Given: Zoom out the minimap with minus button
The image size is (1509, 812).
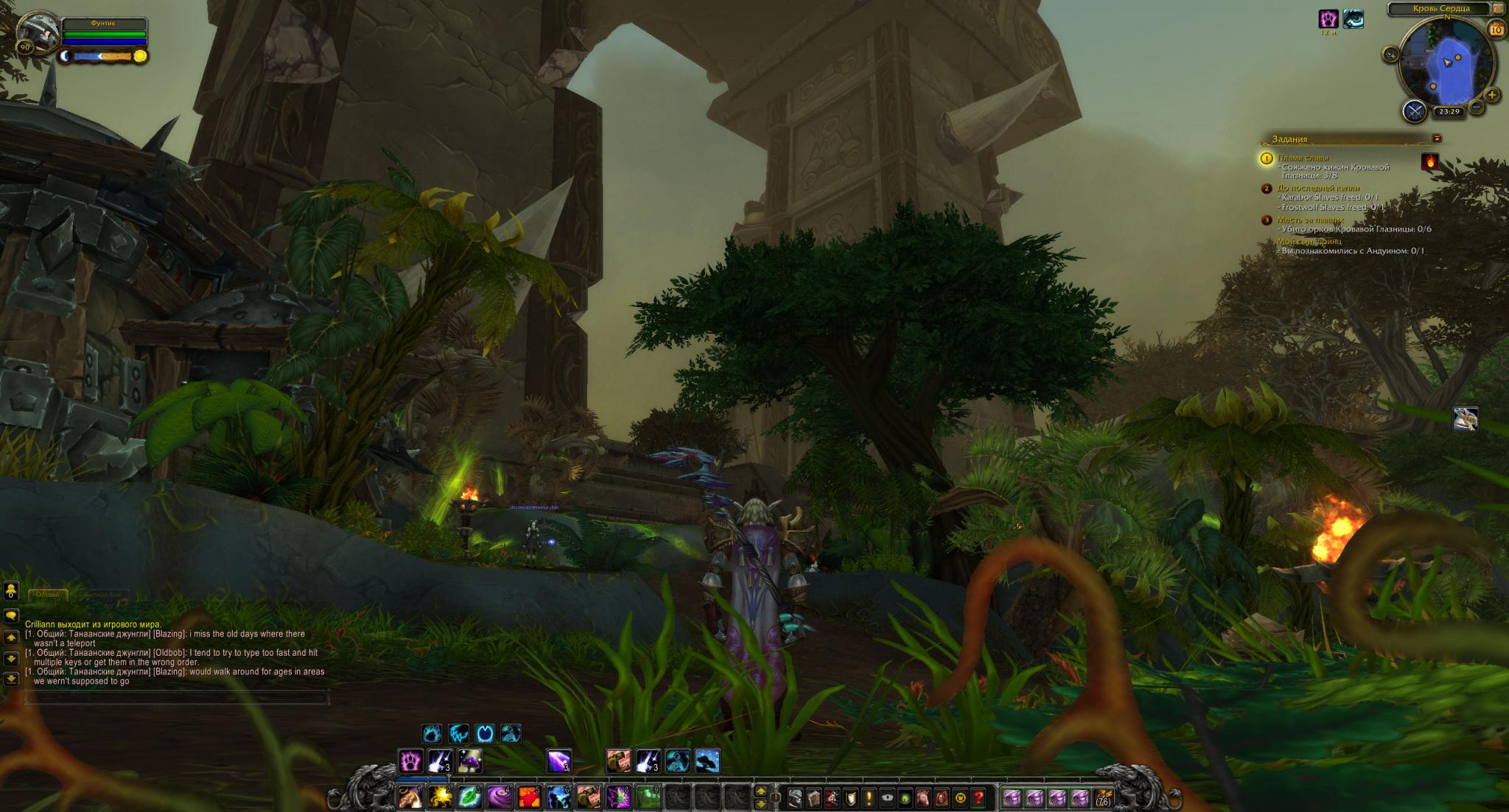Looking at the screenshot, I should click(x=1477, y=107).
